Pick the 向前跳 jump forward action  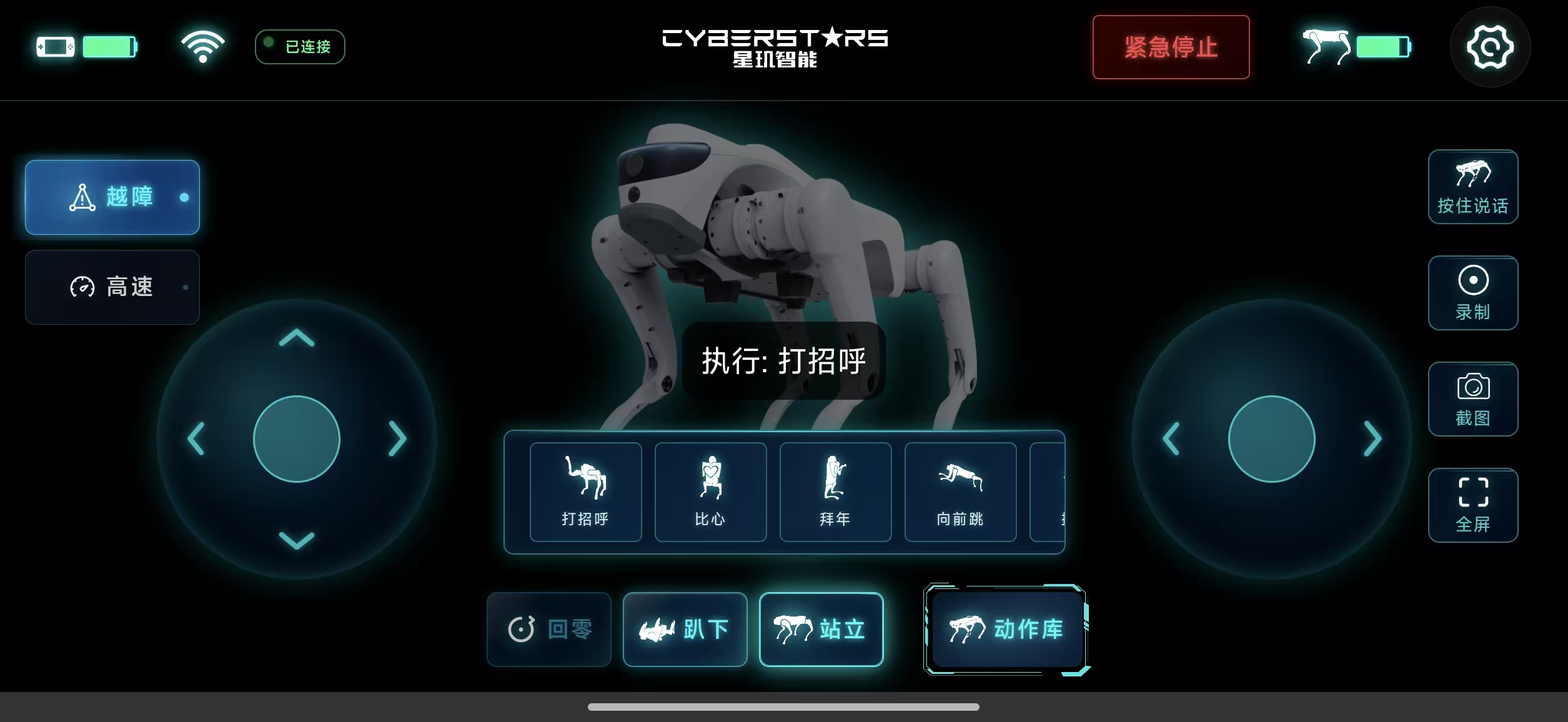pos(960,492)
